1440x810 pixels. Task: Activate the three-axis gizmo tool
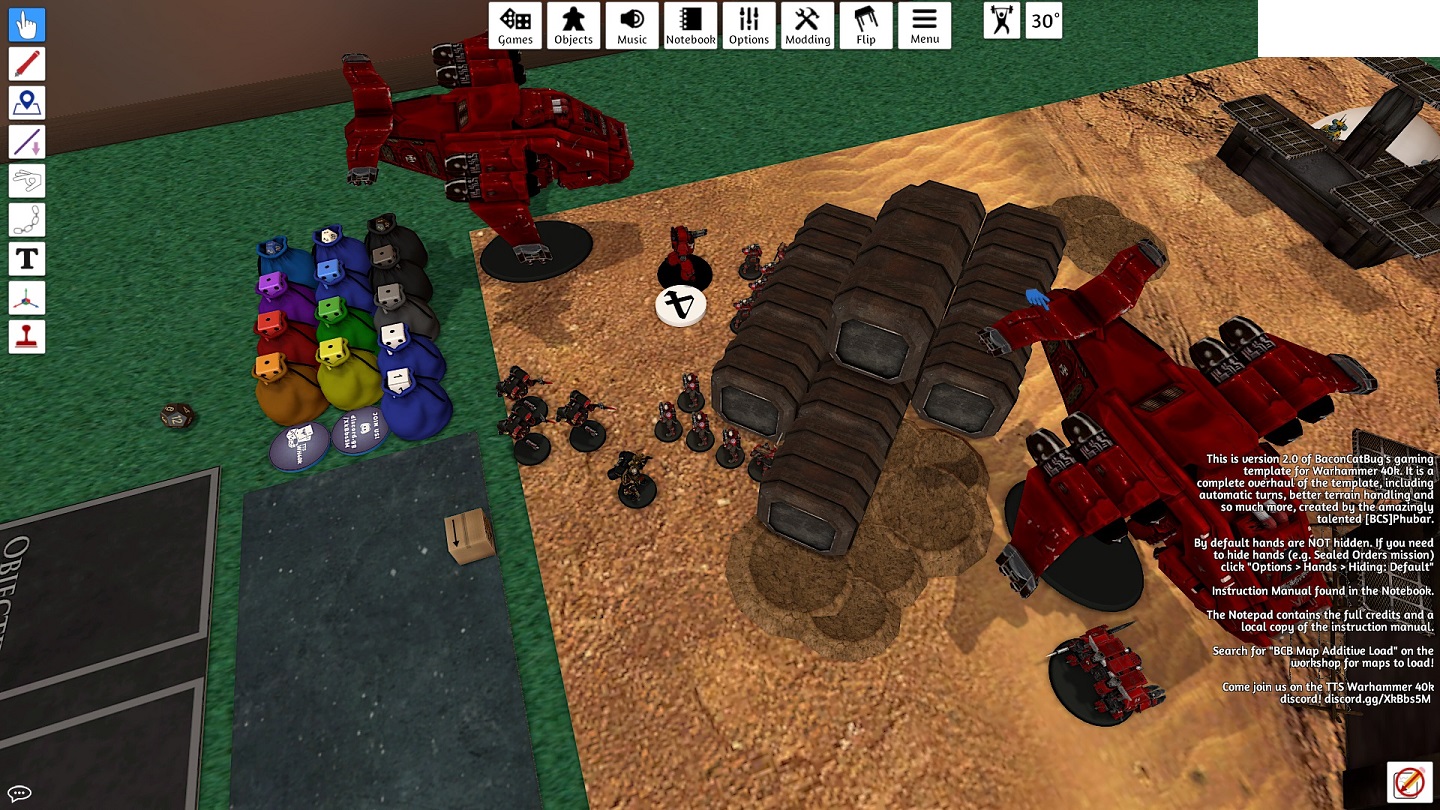27,298
